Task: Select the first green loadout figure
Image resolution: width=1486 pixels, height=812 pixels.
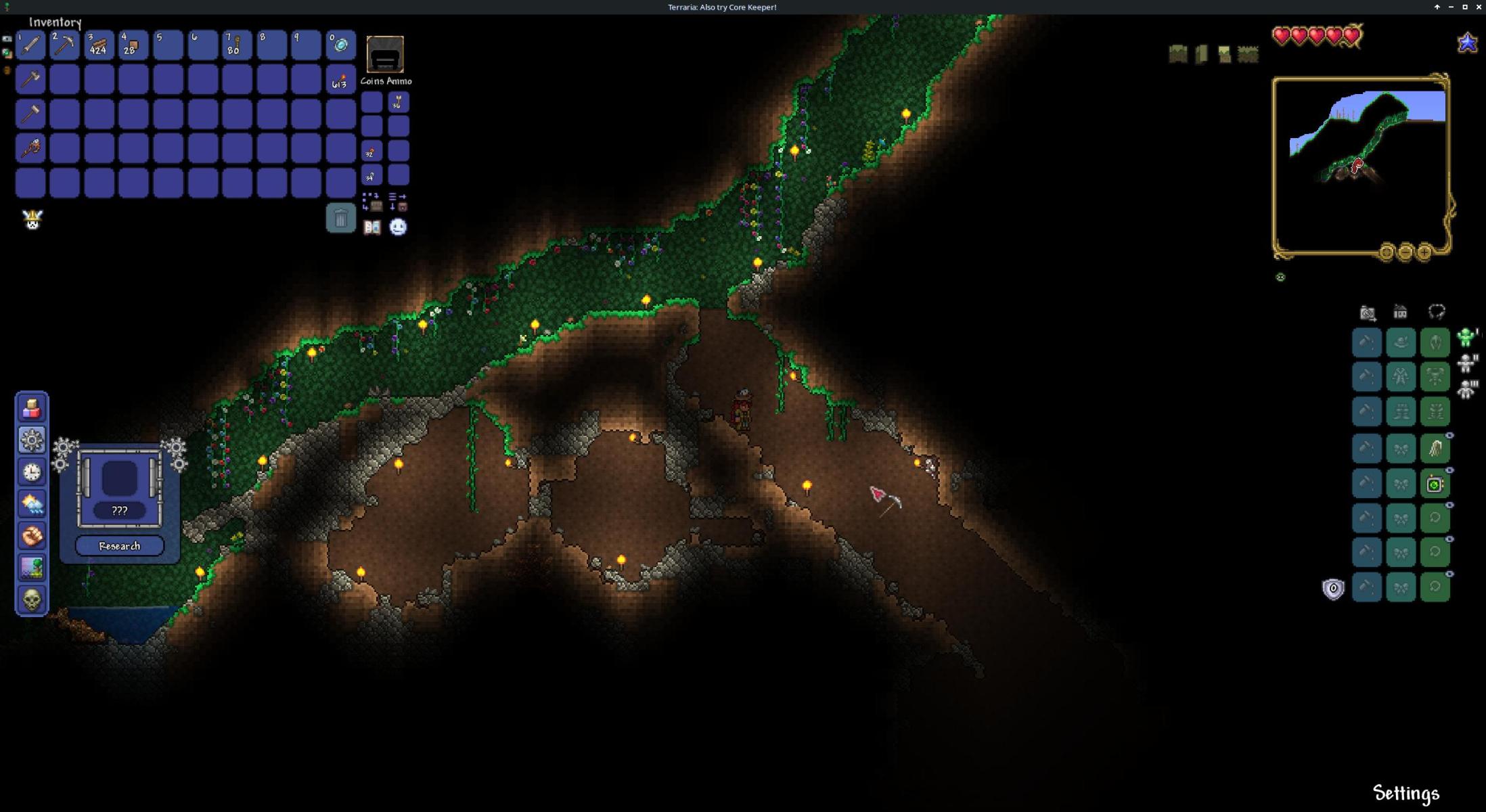Action: 1466,337
